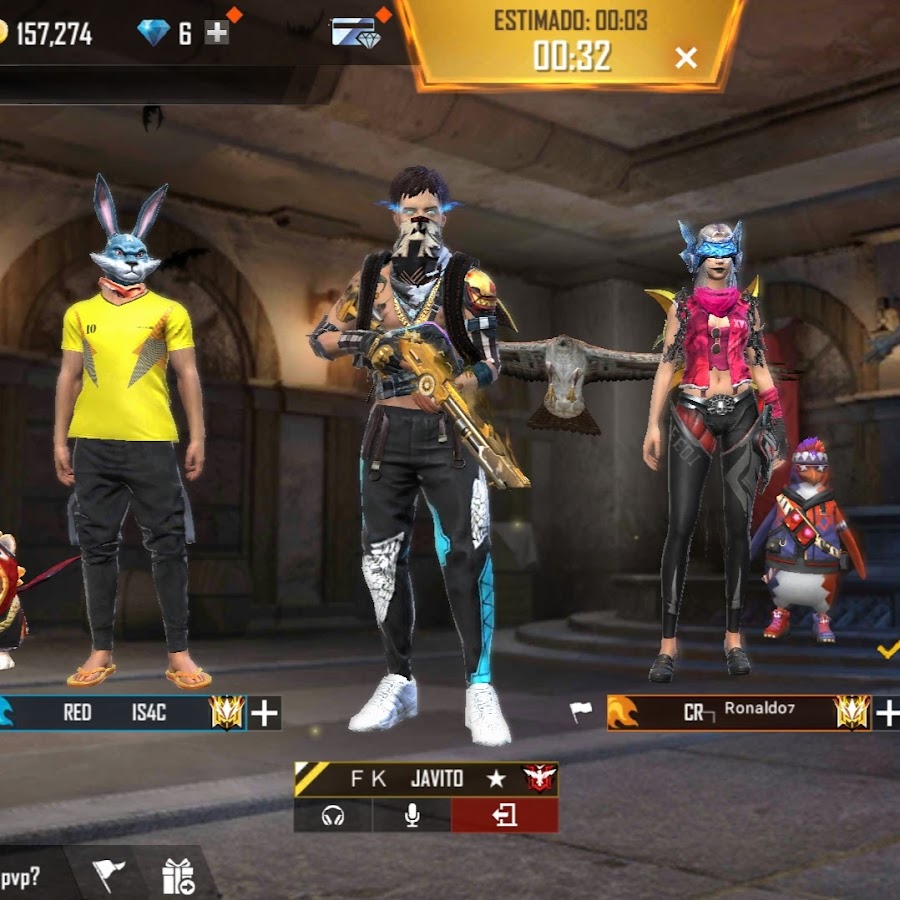Screen dimensions: 900x900
Task: Click the plus beside CR Ronaldo7
Action: (887, 713)
